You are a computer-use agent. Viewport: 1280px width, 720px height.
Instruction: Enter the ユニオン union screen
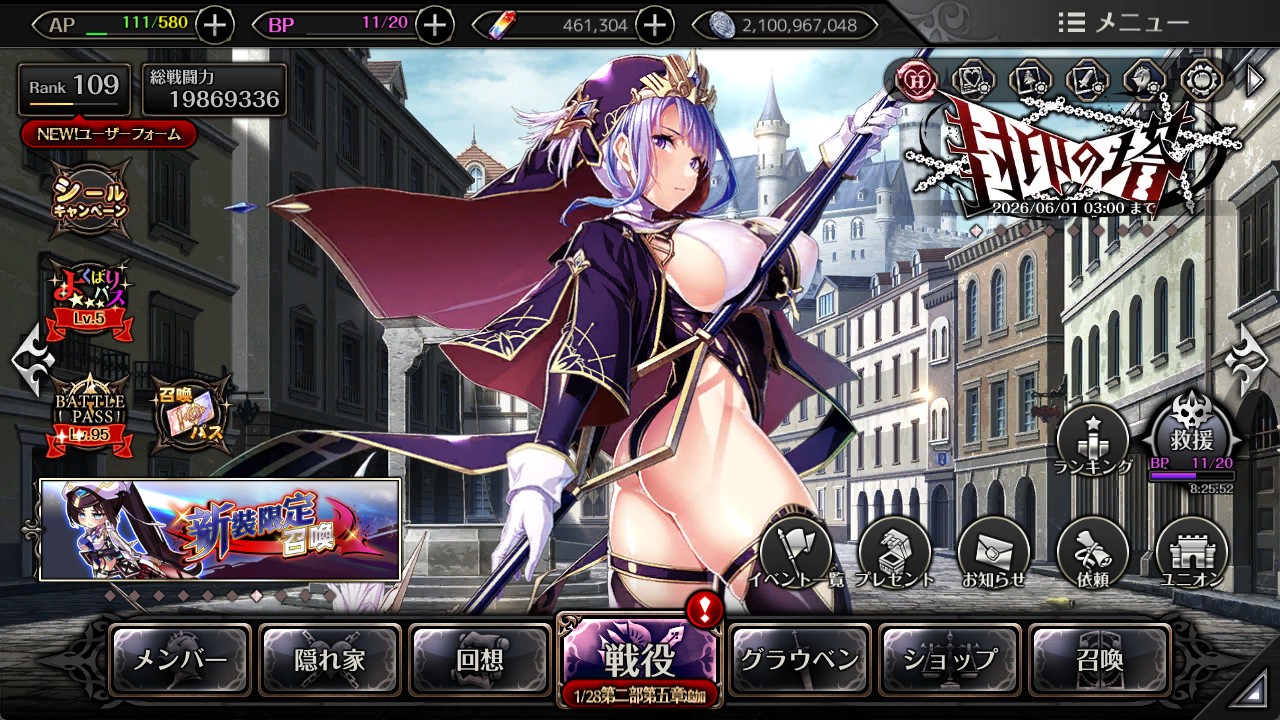coord(1191,553)
